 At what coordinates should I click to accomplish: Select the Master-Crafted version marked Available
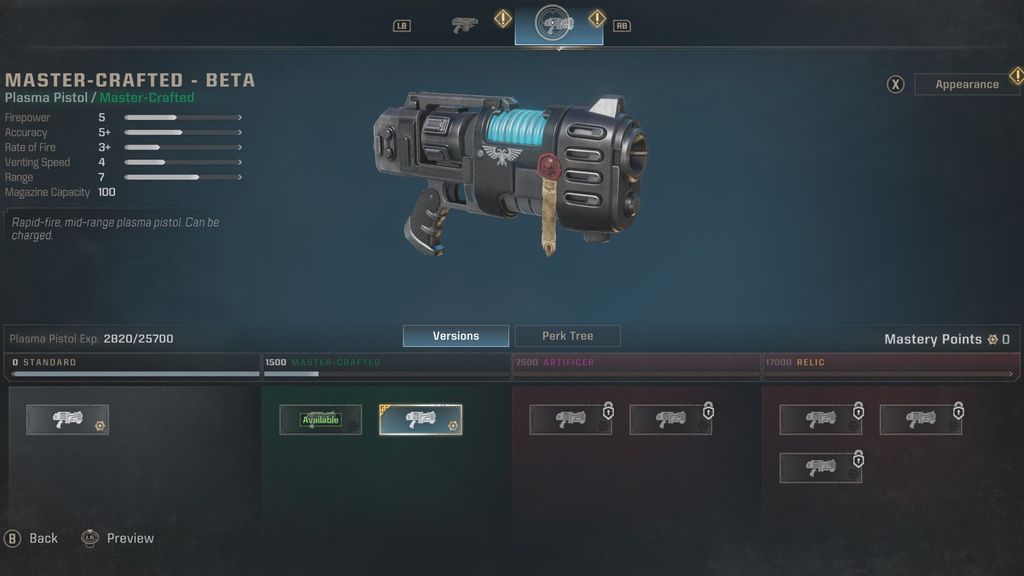(x=320, y=420)
